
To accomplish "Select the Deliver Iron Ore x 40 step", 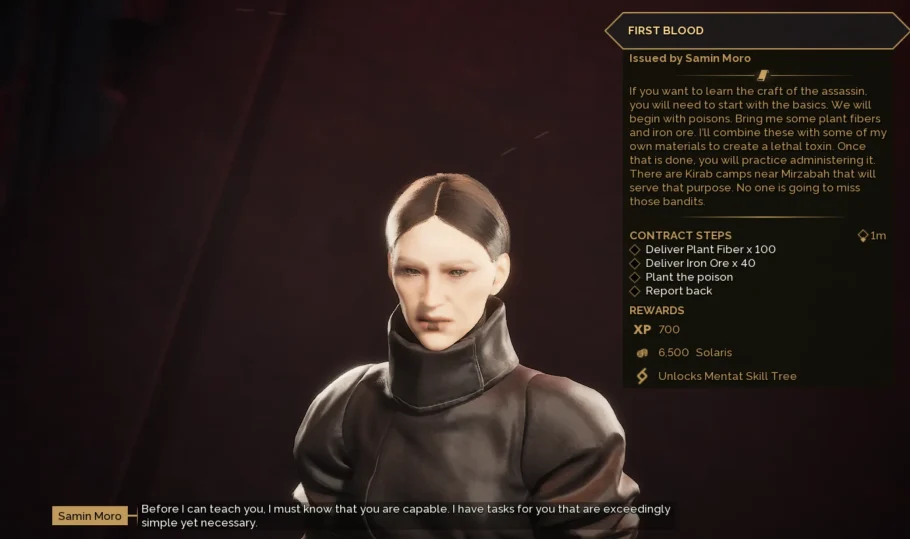I will click(700, 263).
